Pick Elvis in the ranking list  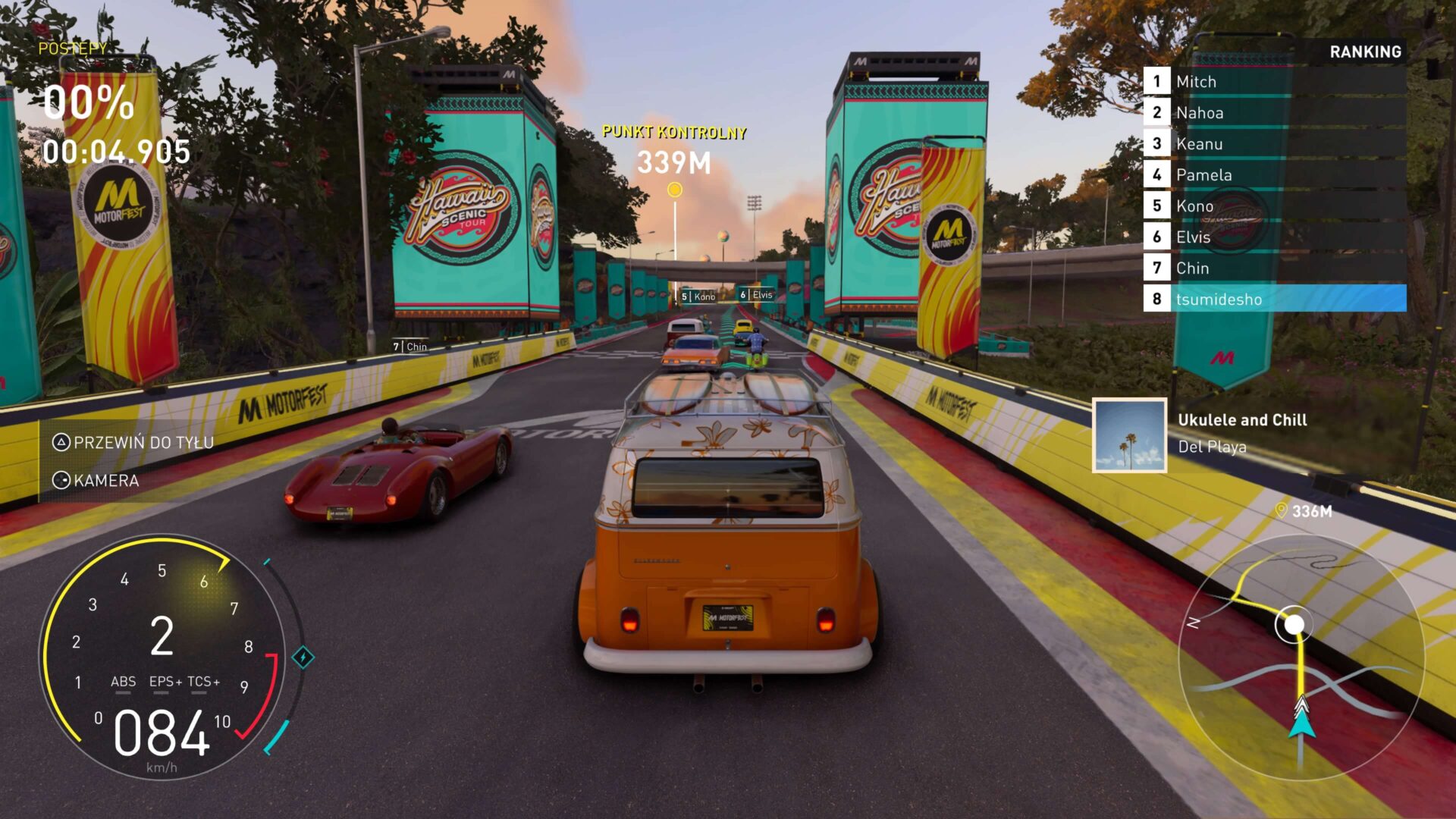coord(1274,237)
